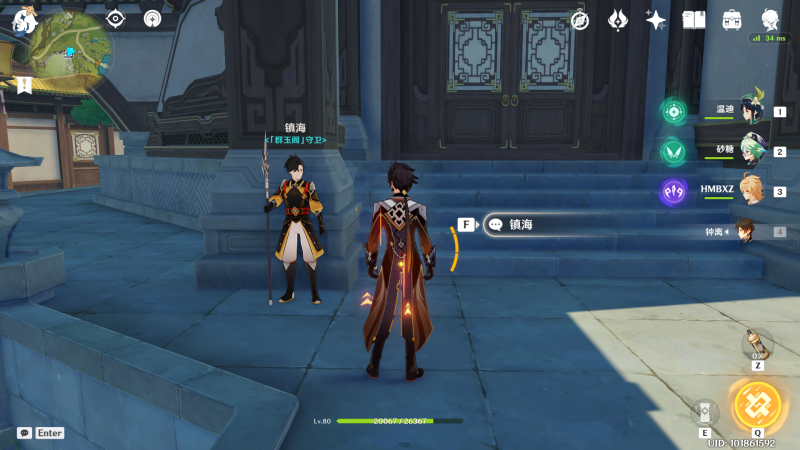800x450 pixels.
Task: Open the Adventurer Handbook book icon
Action: coord(694,19)
